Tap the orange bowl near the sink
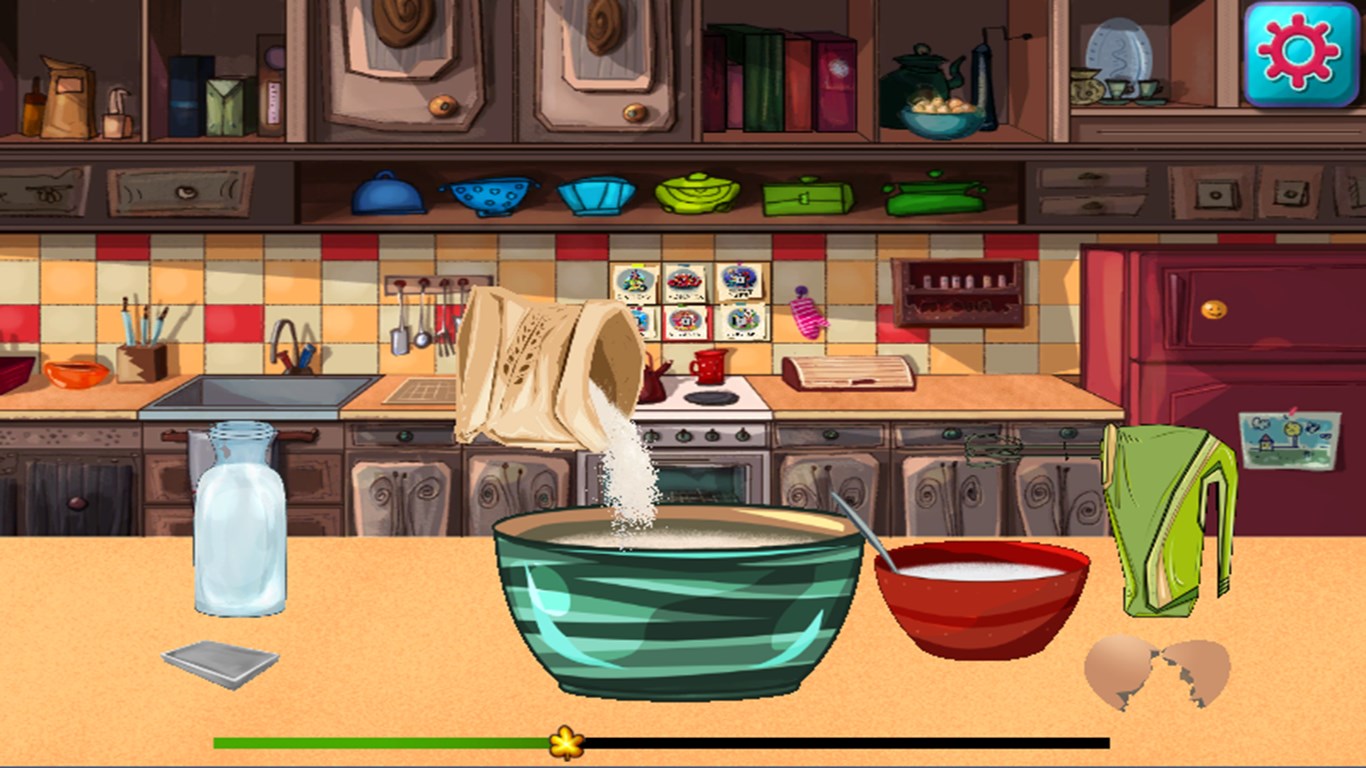1366x768 pixels. (x=75, y=375)
